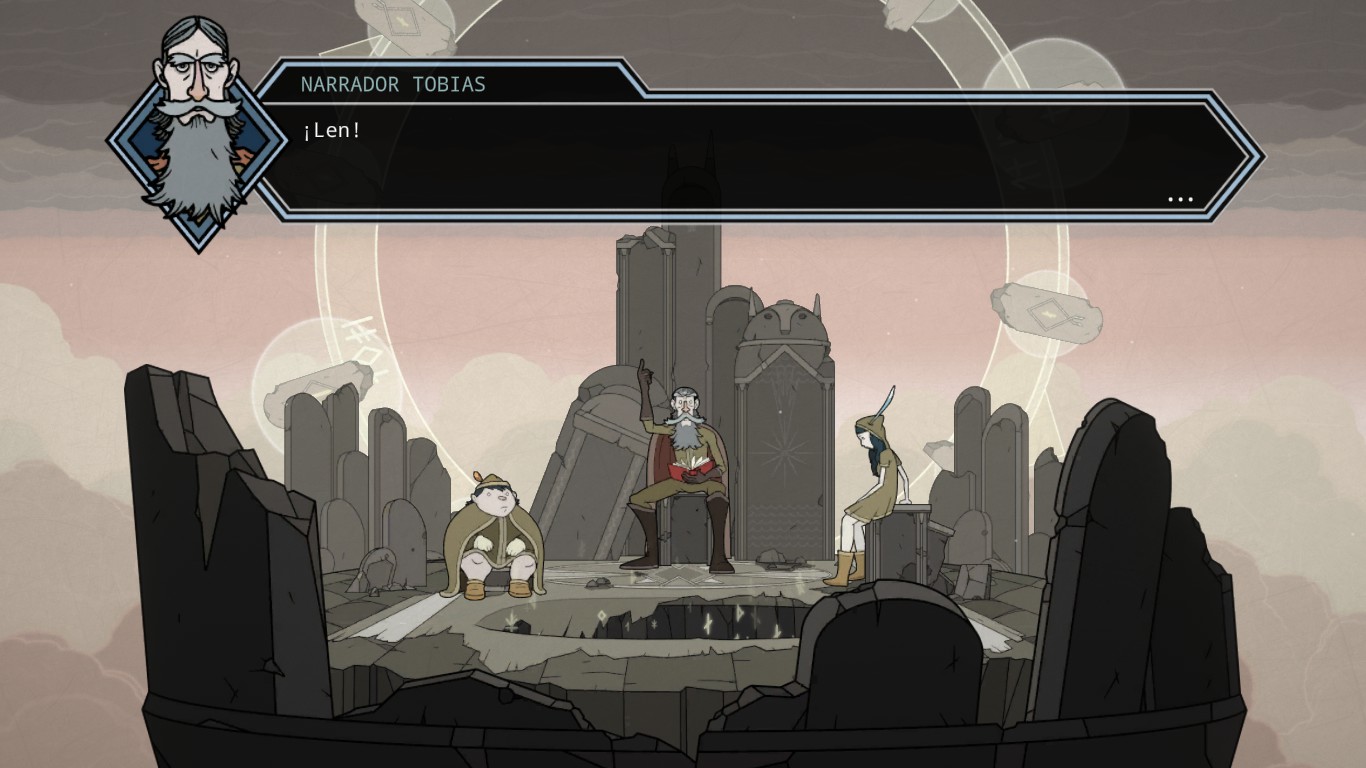The image size is (1366, 768).
Task: Select the chubby child sitting on the stool
Action: pyautogui.click(x=498, y=520)
